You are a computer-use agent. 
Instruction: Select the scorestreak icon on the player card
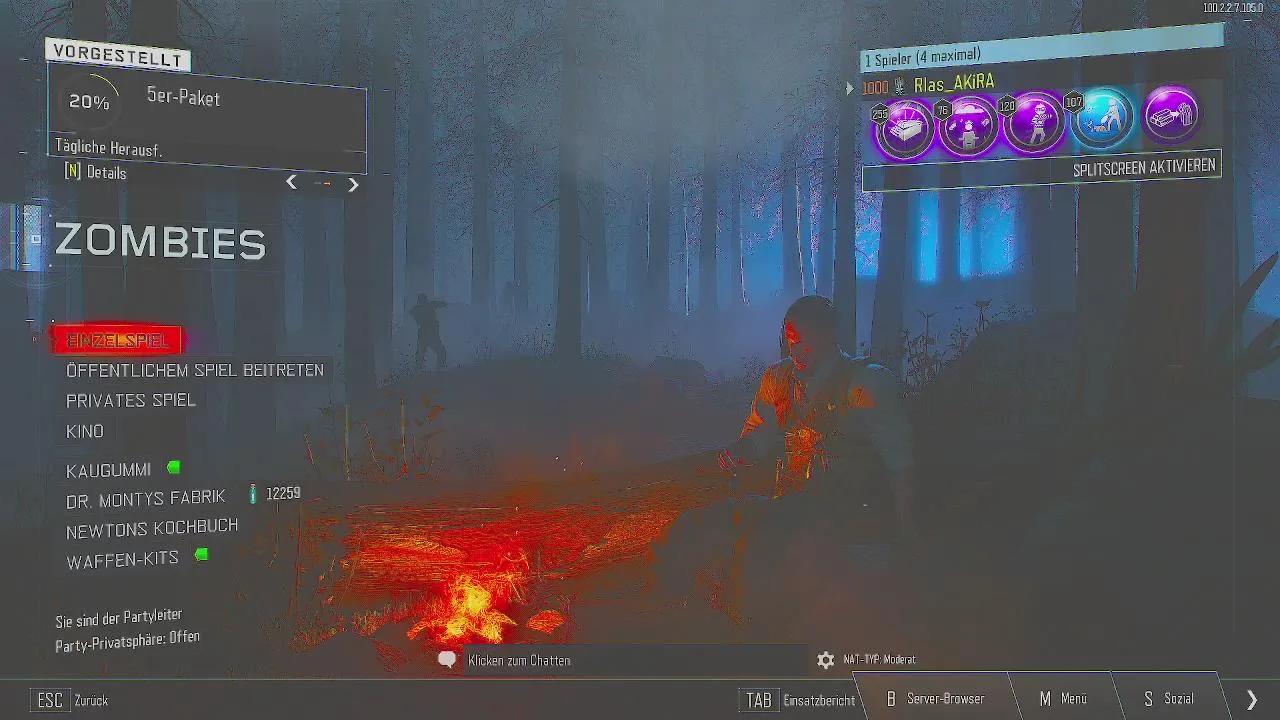click(x=970, y=122)
